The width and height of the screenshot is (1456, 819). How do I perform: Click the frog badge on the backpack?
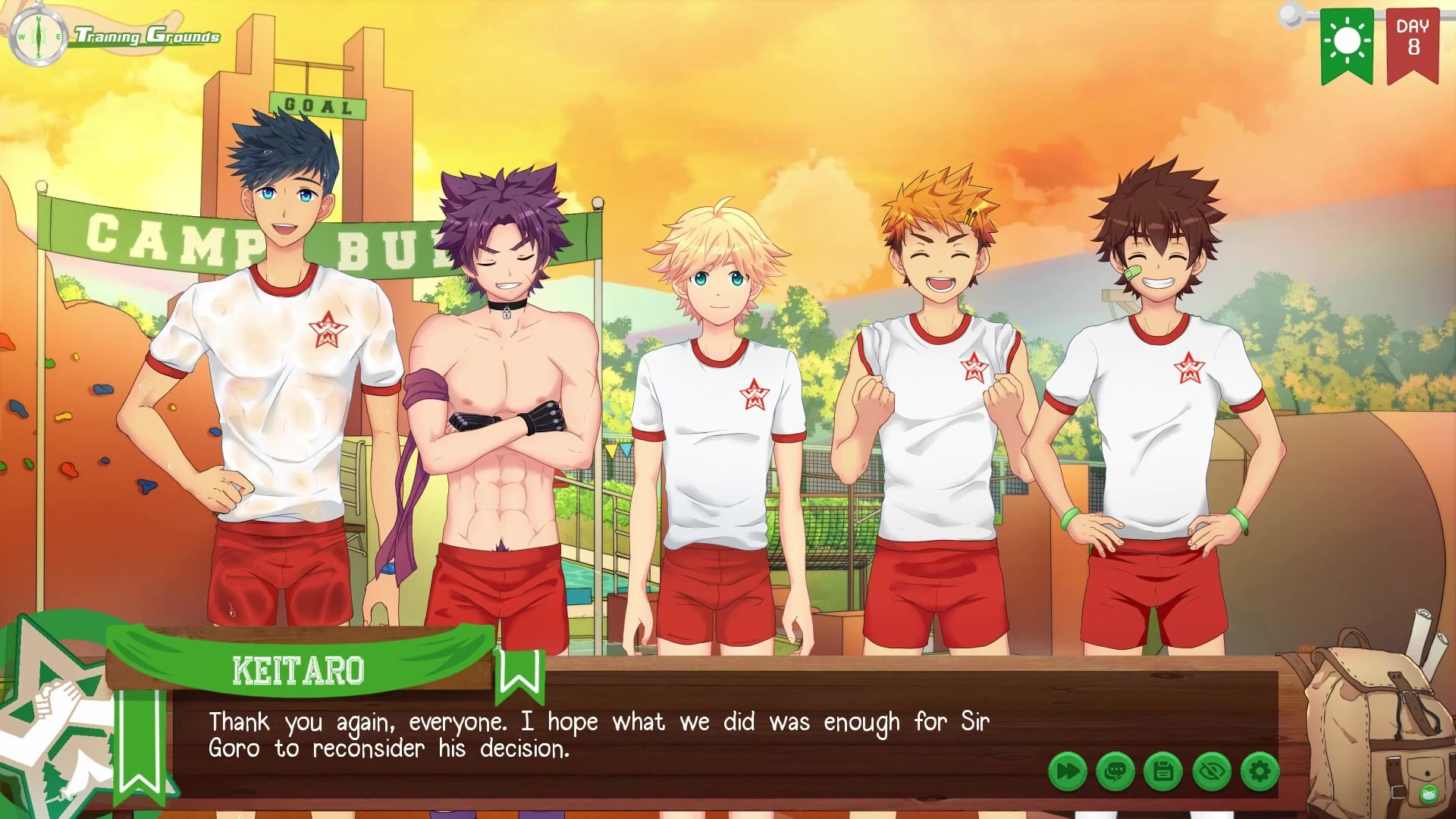1429,794
